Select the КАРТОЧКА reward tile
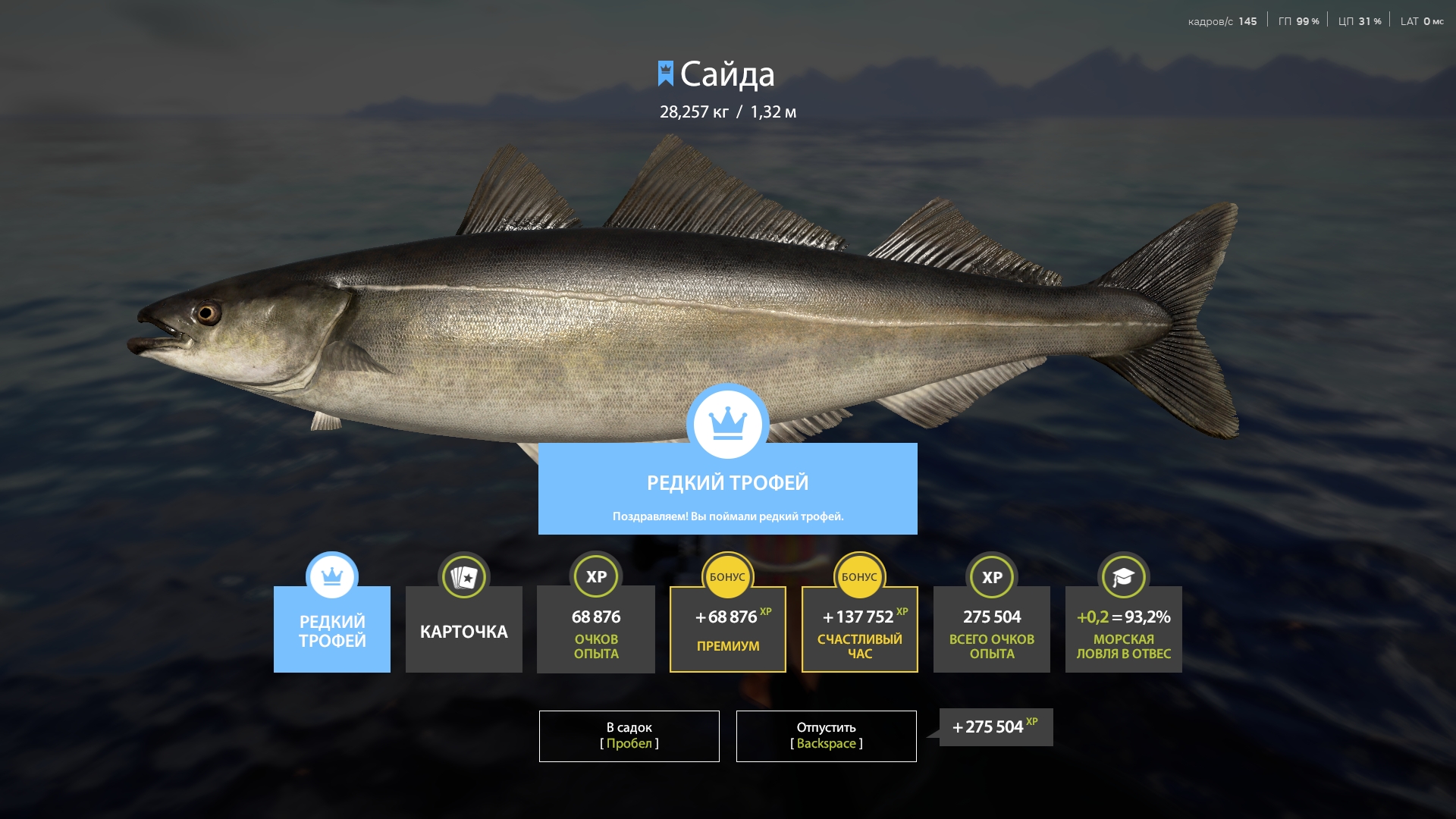Screen dimensions: 1456x819 (463, 629)
